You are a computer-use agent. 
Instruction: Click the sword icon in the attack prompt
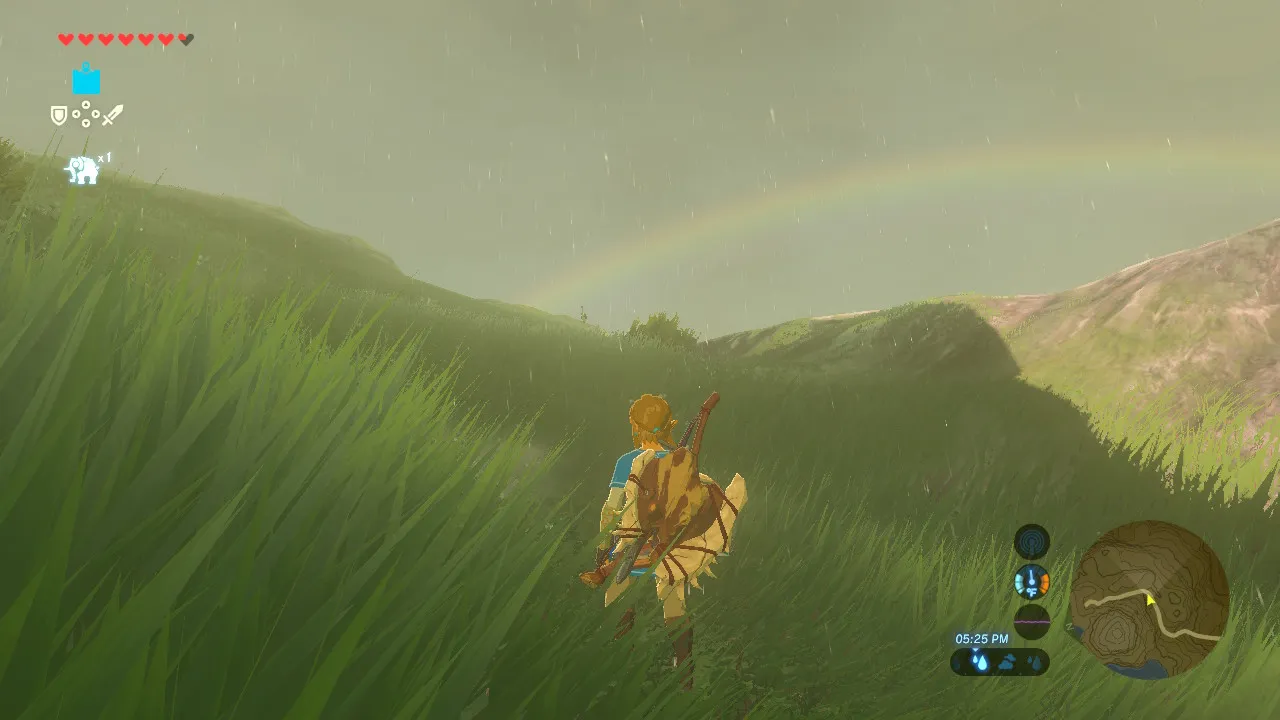click(x=112, y=113)
